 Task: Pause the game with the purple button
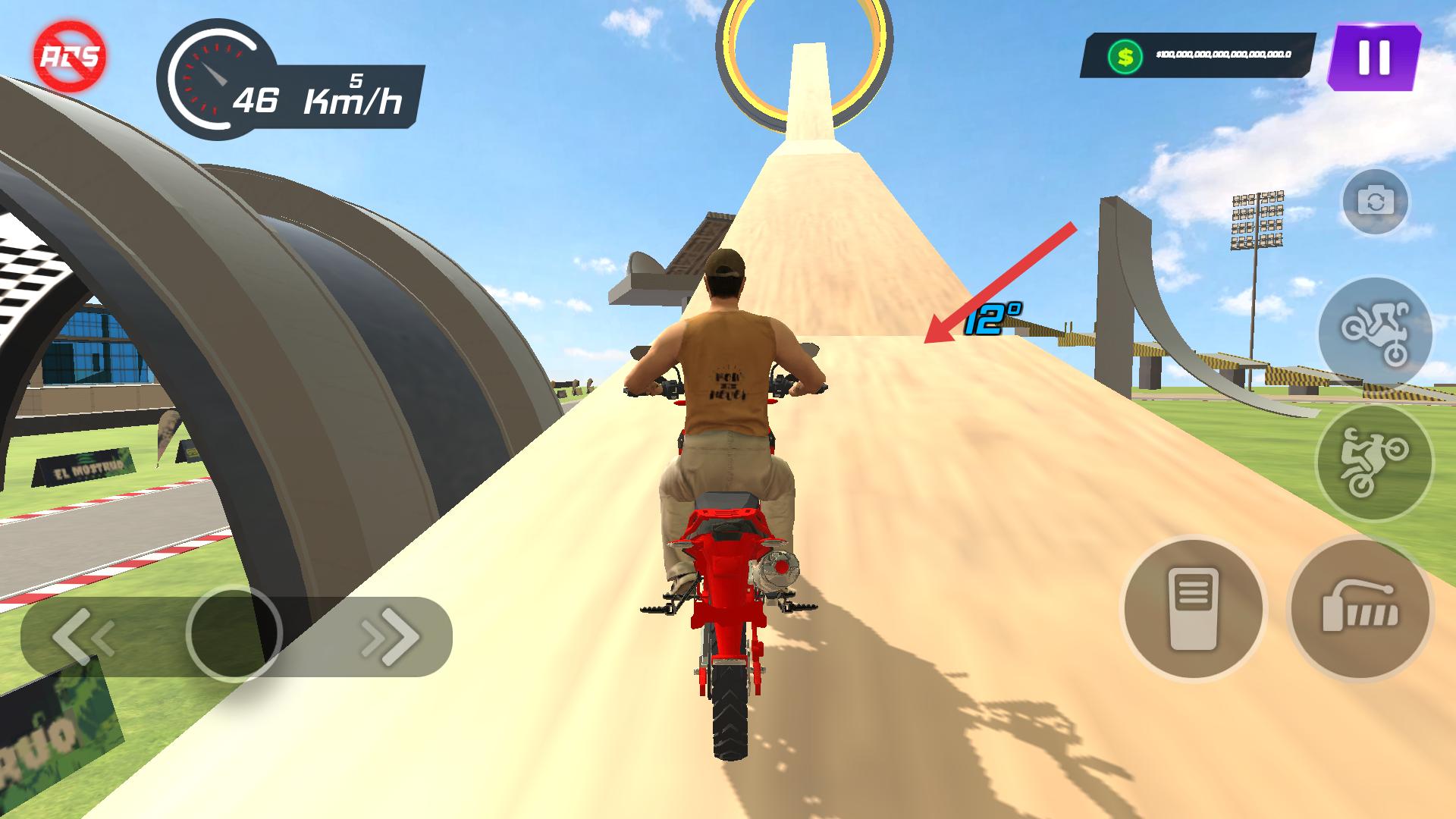click(x=1373, y=58)
